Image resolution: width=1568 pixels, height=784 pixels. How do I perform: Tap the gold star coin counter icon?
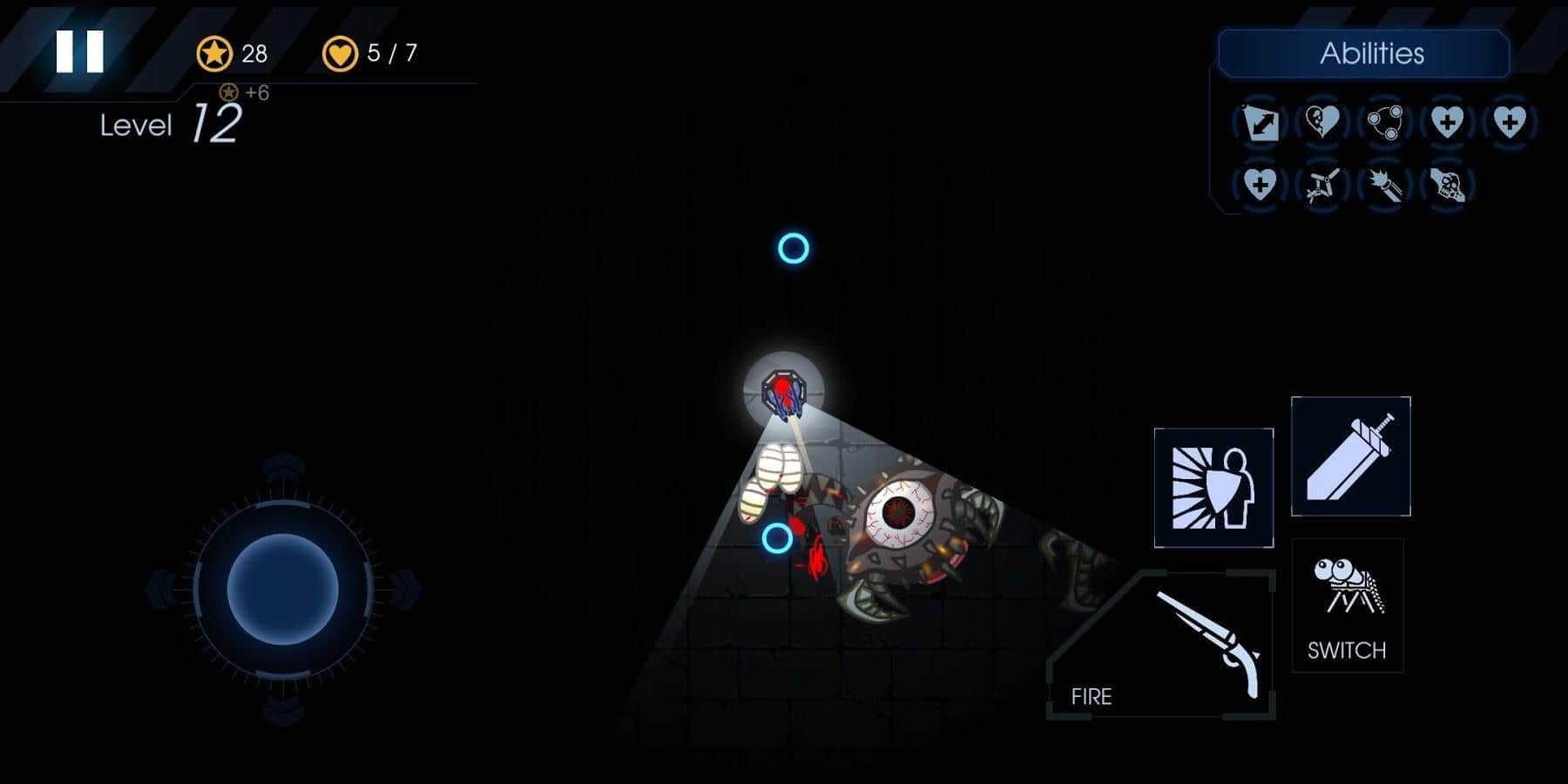tap(215, 54)
